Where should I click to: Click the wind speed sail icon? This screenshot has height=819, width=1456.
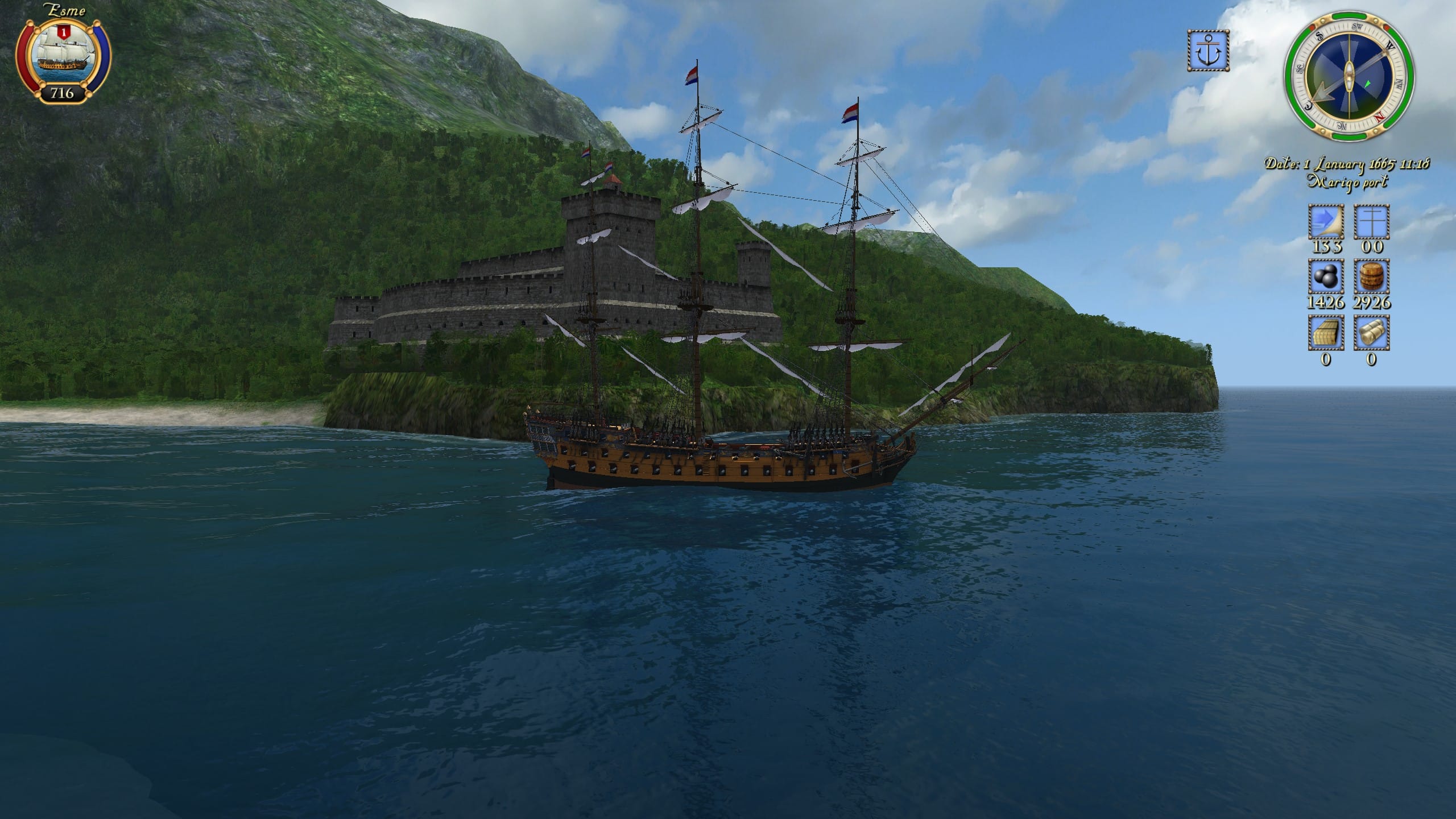click(1326, 222)
